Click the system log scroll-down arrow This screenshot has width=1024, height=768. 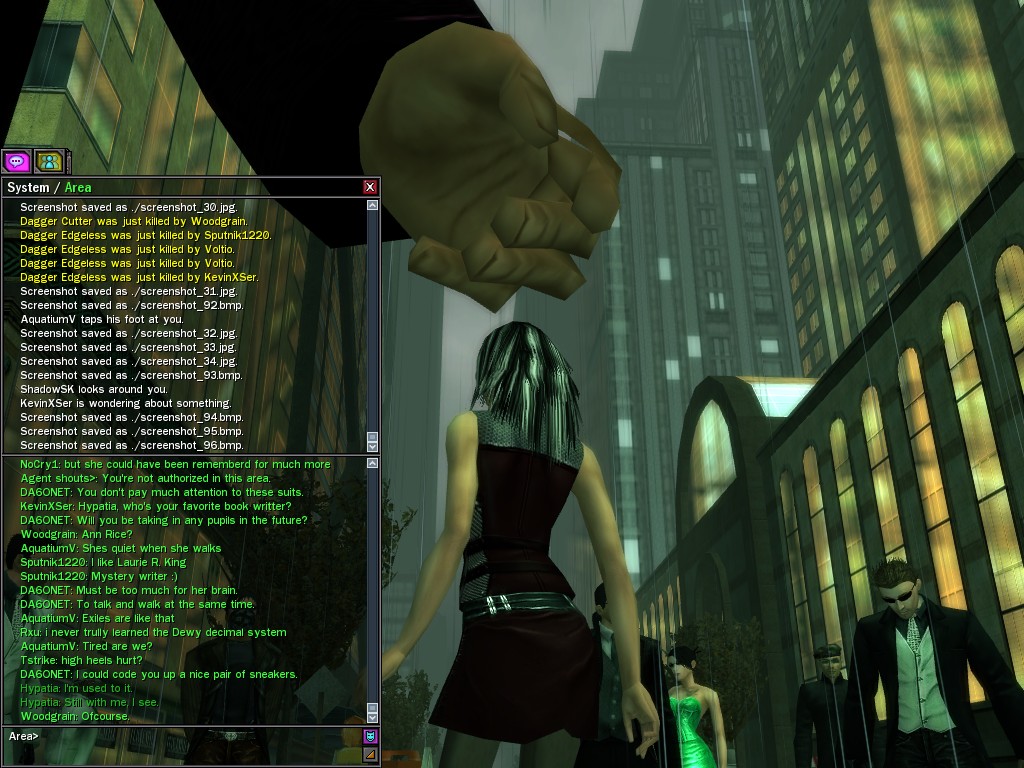(373, 445)
